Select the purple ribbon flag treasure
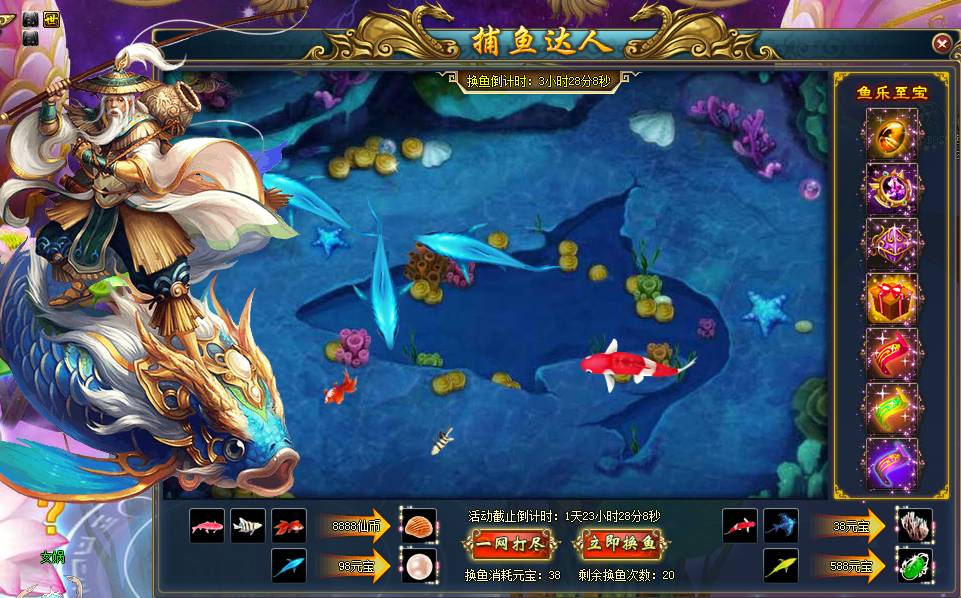The height and width of the screenshot is (598, 961). 891,464
